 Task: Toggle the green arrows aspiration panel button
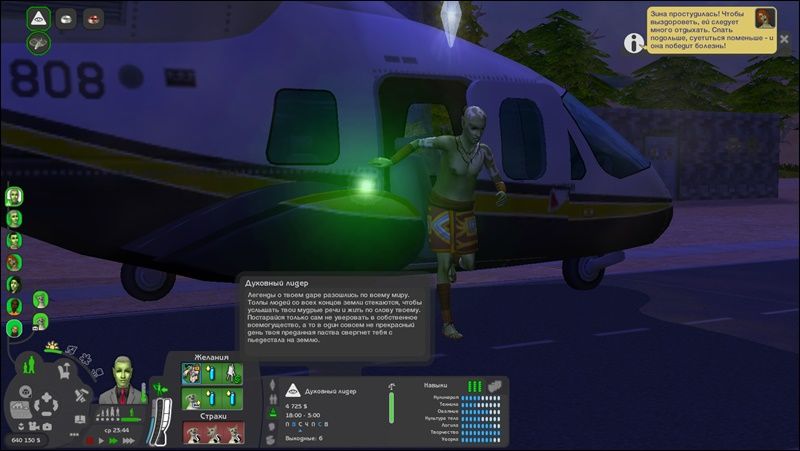point(158,388)
